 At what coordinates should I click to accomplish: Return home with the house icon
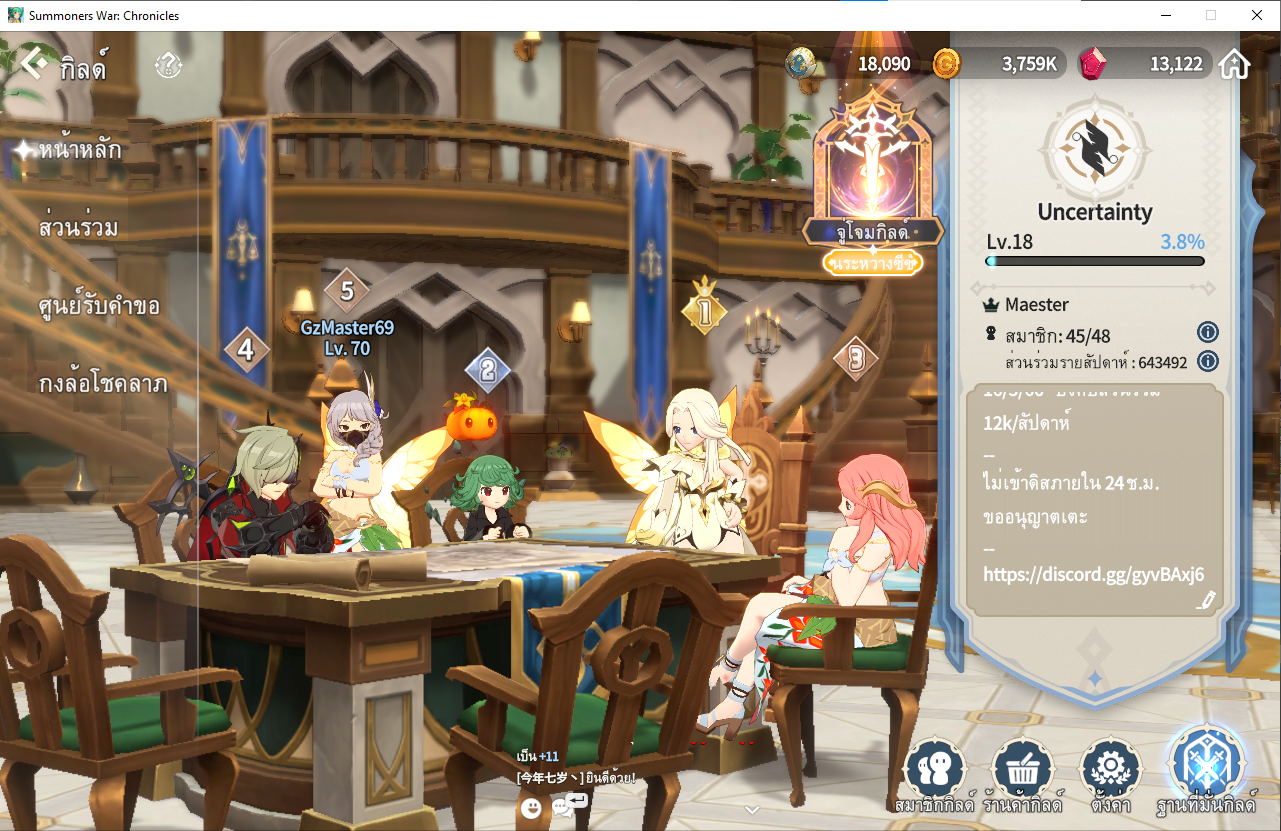1235,65
